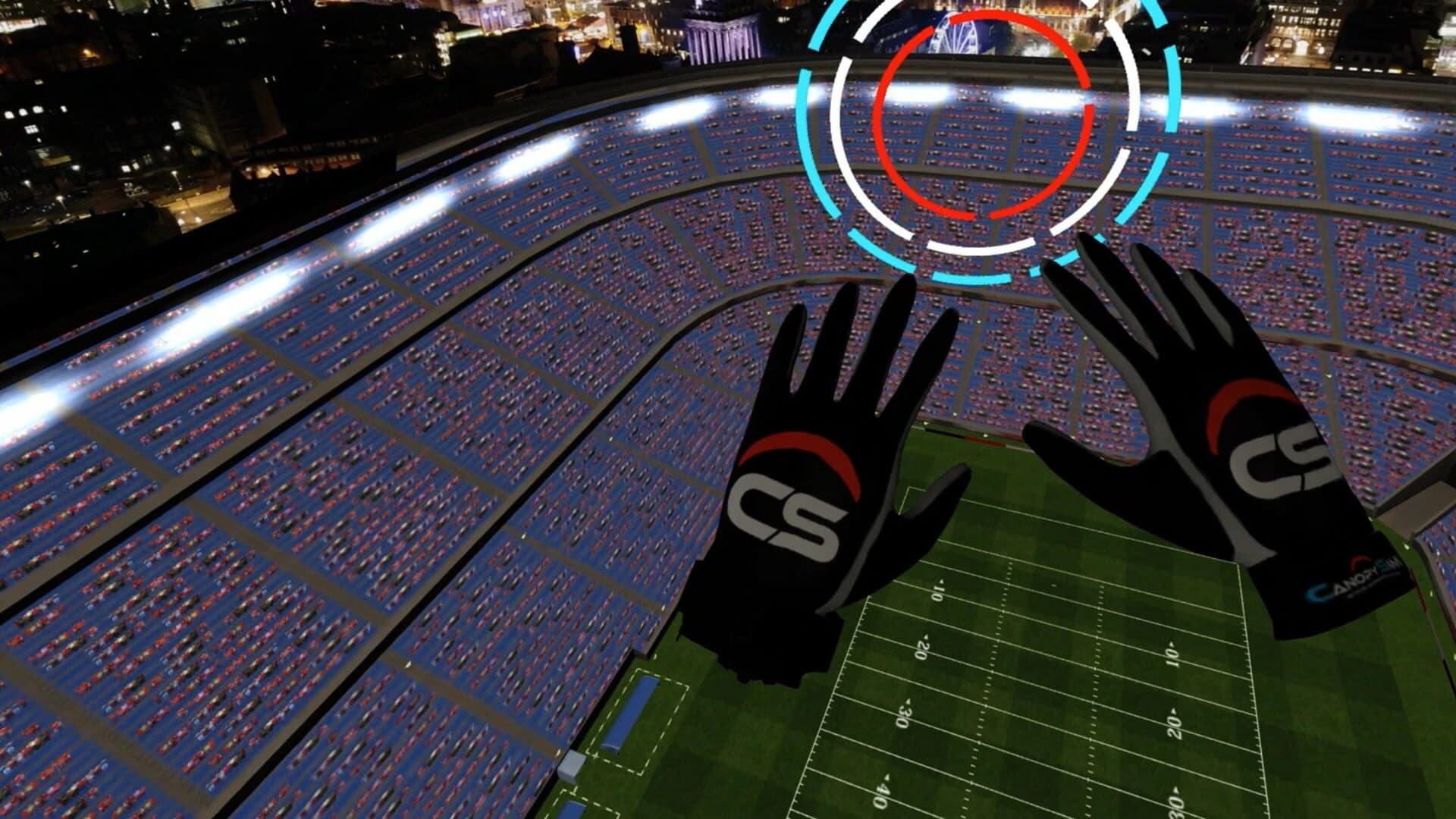The image size is (1456, 819).
Task: Click the 10-yard number painted on the grass
Action: click(940, 590)
